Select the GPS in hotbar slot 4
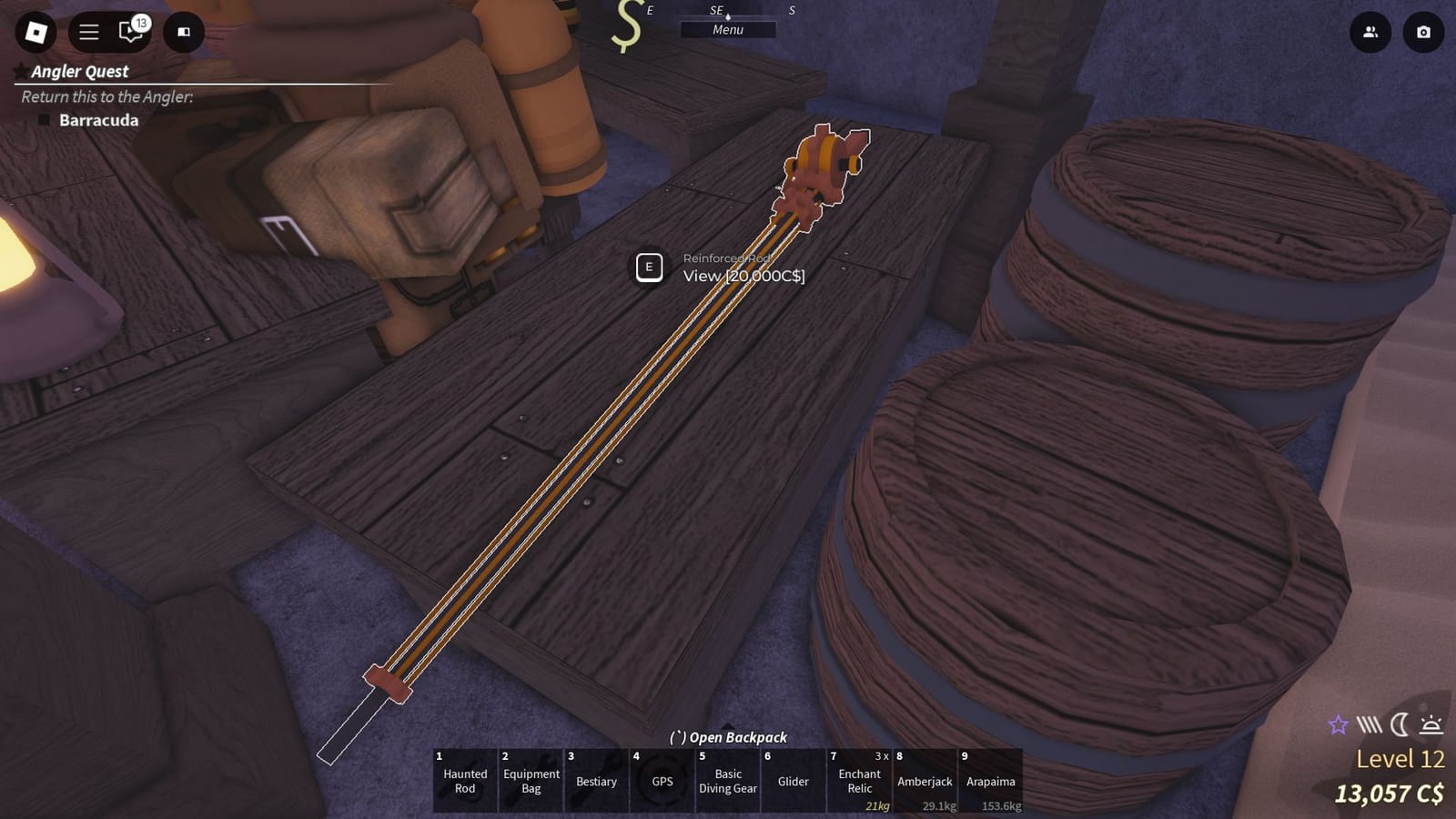The width and height of the screenshot is (1456, 819). coord(662,781)
